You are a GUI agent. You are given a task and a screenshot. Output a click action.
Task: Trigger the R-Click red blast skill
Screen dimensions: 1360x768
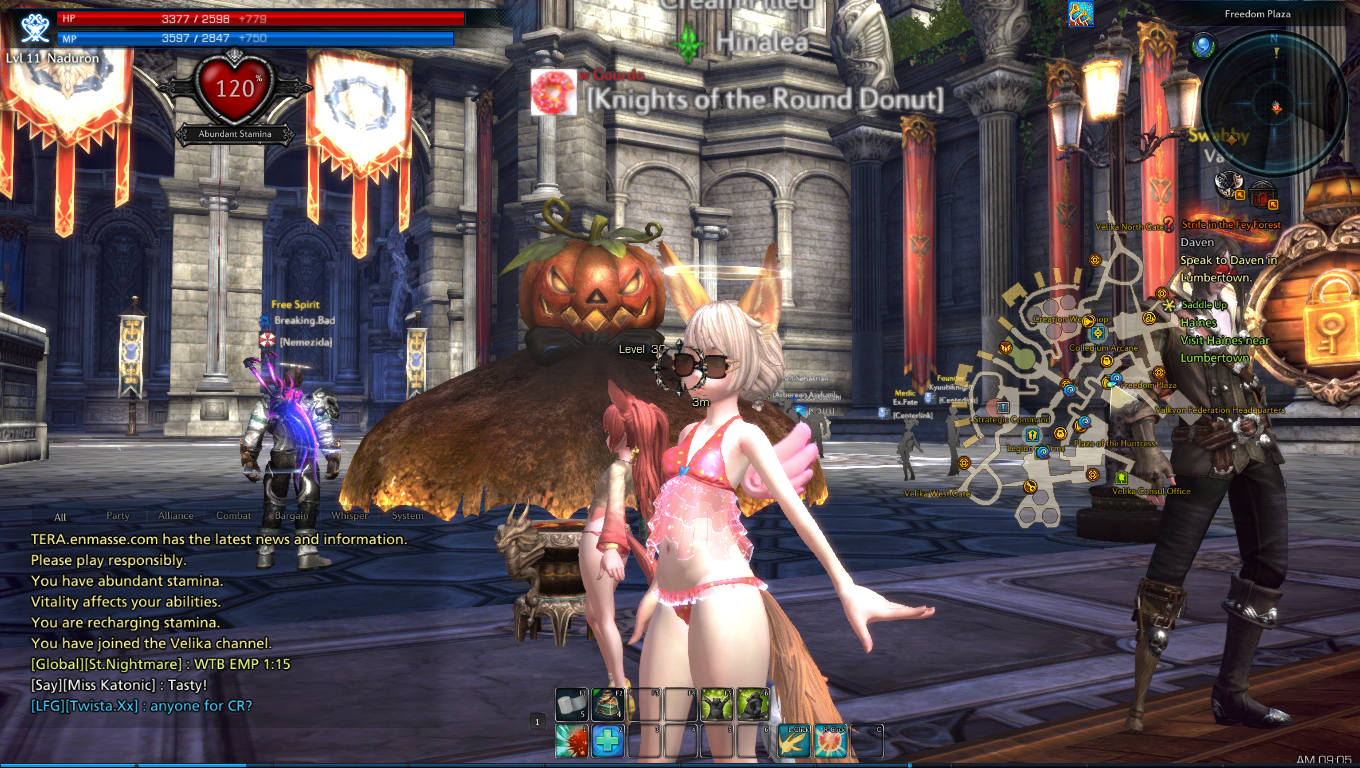[x=831, y=741]
